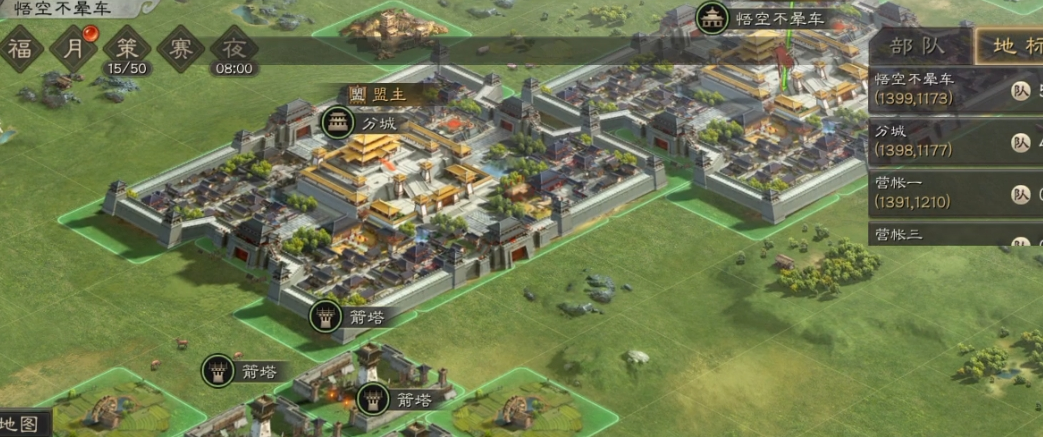Open the 策 strategy diamond button

(x=127, y=47)
